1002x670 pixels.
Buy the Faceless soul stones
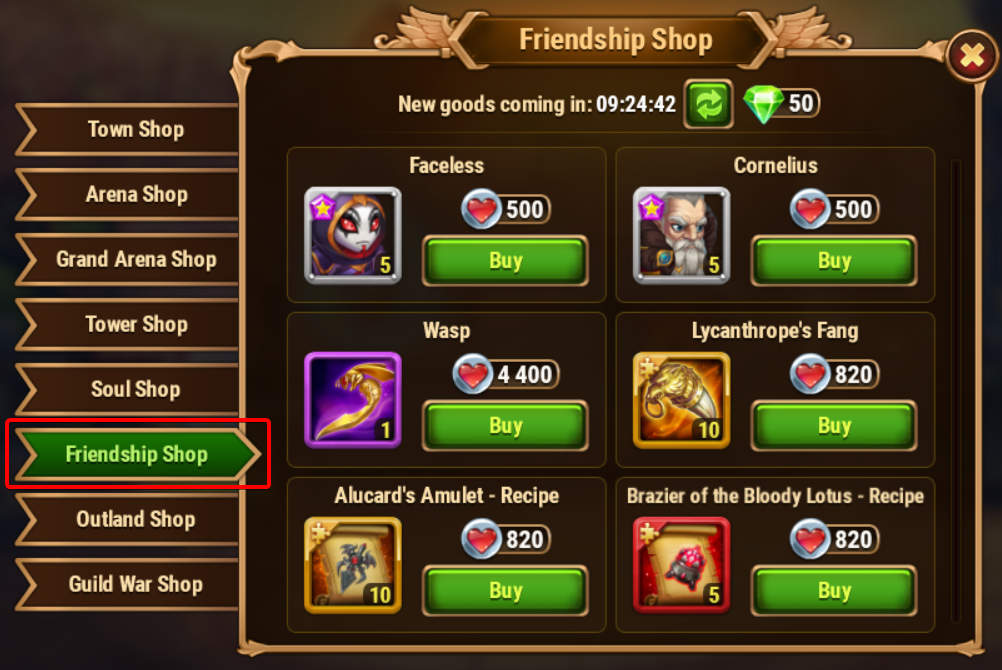pos(505,262)
